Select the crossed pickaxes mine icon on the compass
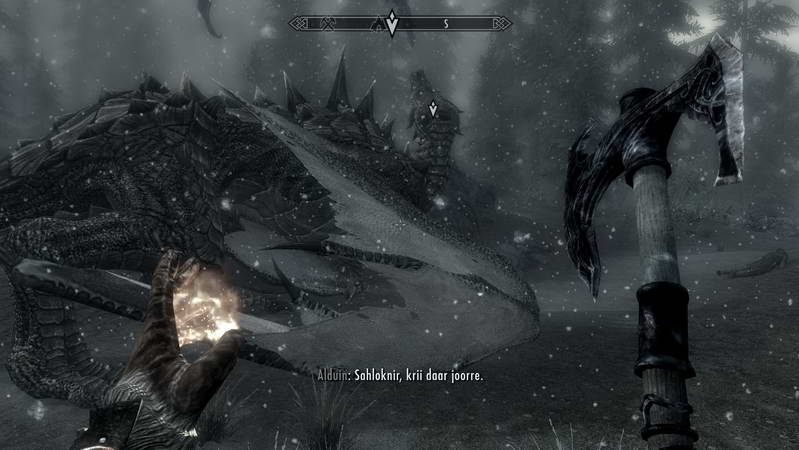 327,23
